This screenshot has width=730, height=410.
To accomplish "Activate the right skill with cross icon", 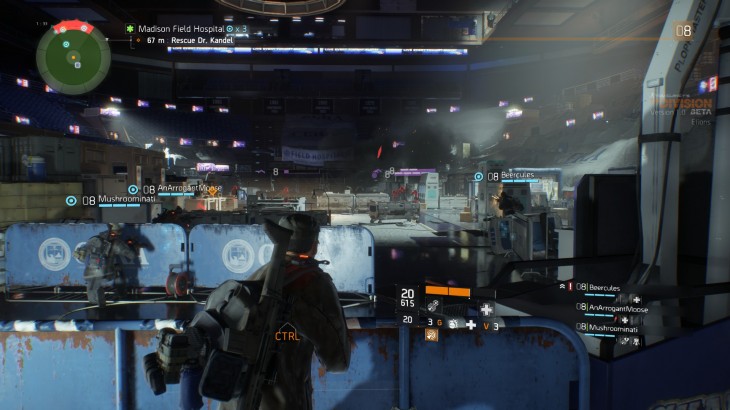I will point(486,309).
